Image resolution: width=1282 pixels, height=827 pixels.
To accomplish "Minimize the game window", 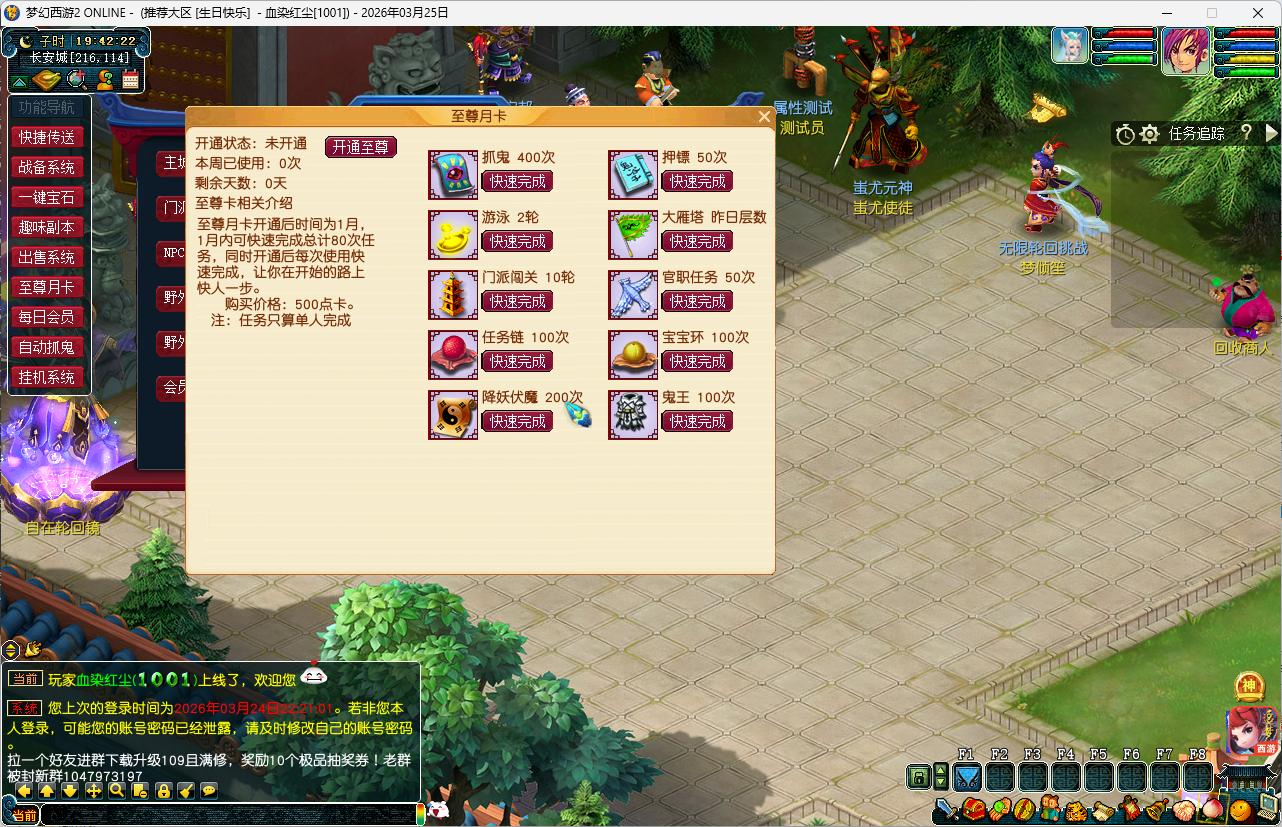I will click(1166, 13).
